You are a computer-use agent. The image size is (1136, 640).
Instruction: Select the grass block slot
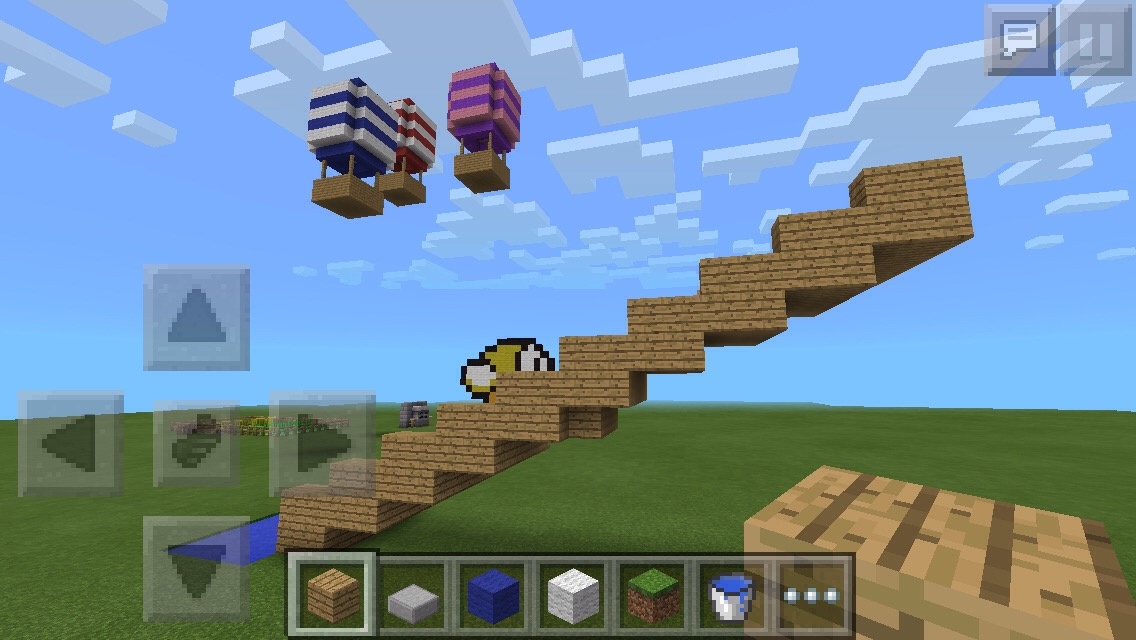[x=651, y=596]
